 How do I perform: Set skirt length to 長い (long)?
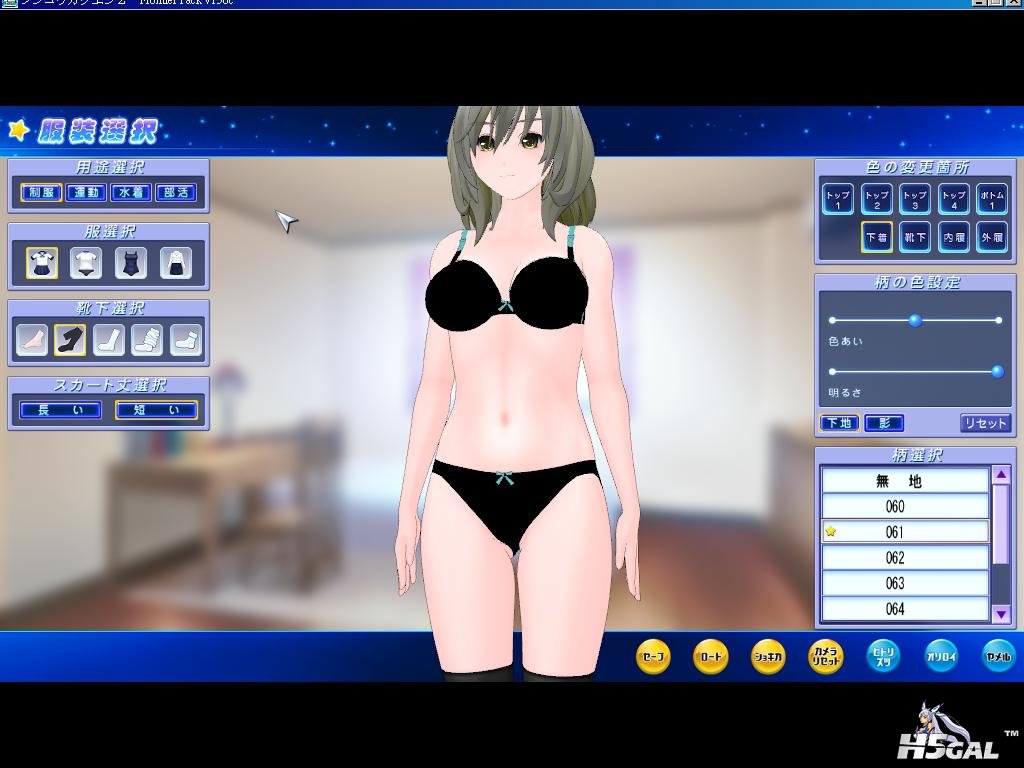pos(60,410)
